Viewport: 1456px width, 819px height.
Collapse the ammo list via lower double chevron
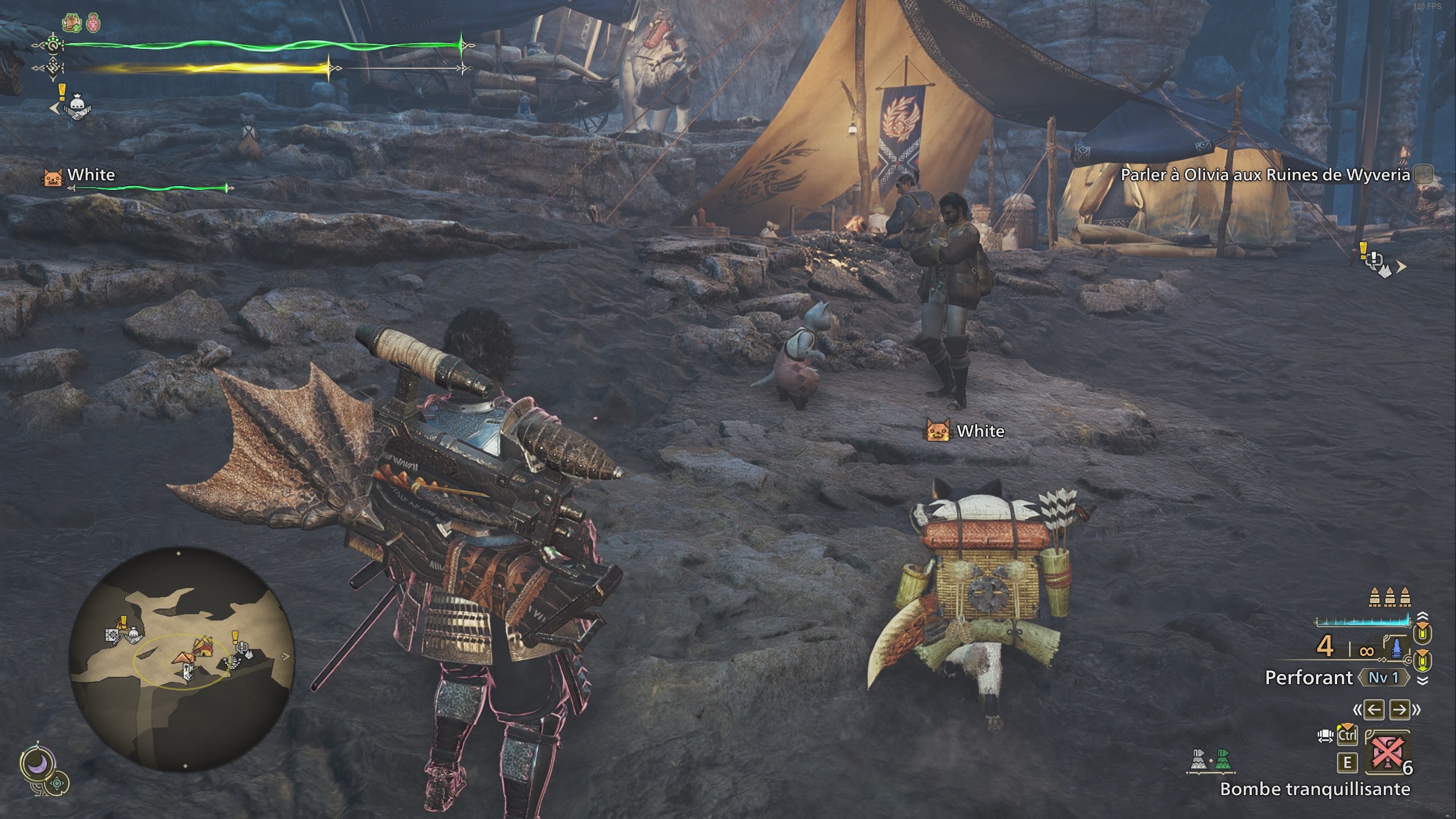pos(1422,681)
